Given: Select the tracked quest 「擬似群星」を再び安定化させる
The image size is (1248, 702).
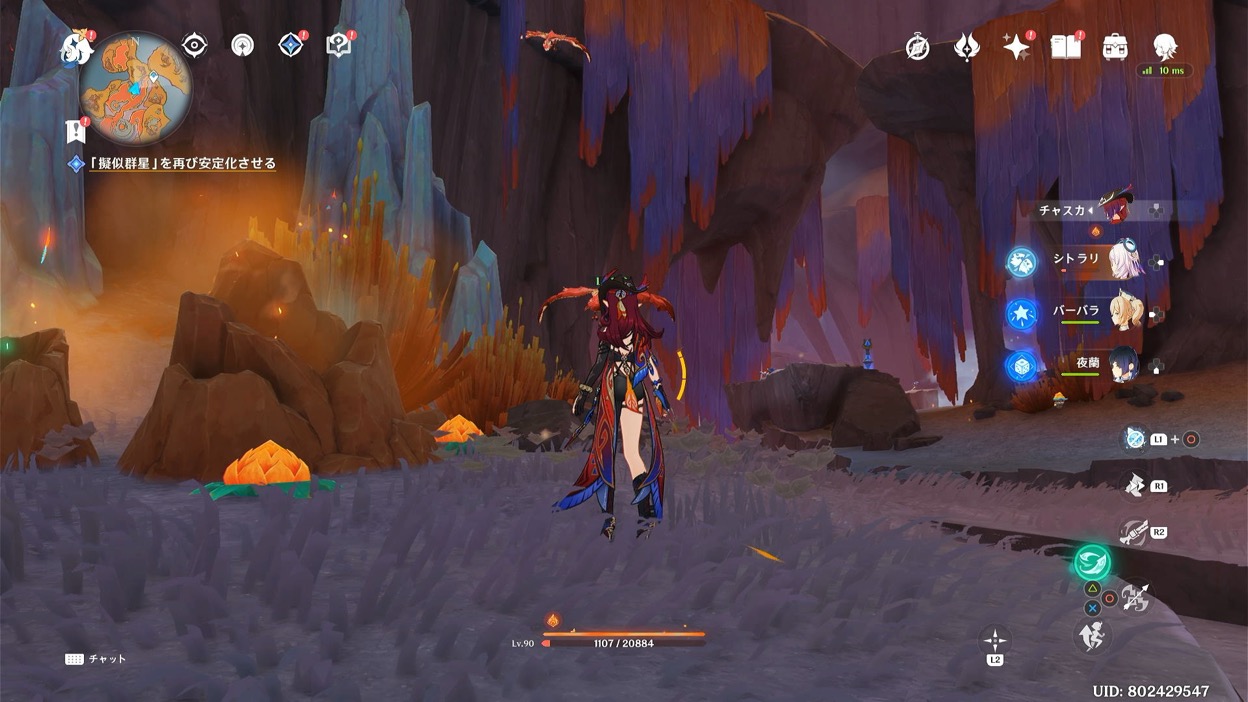Looking at the screenshot, I should (181, 164).
